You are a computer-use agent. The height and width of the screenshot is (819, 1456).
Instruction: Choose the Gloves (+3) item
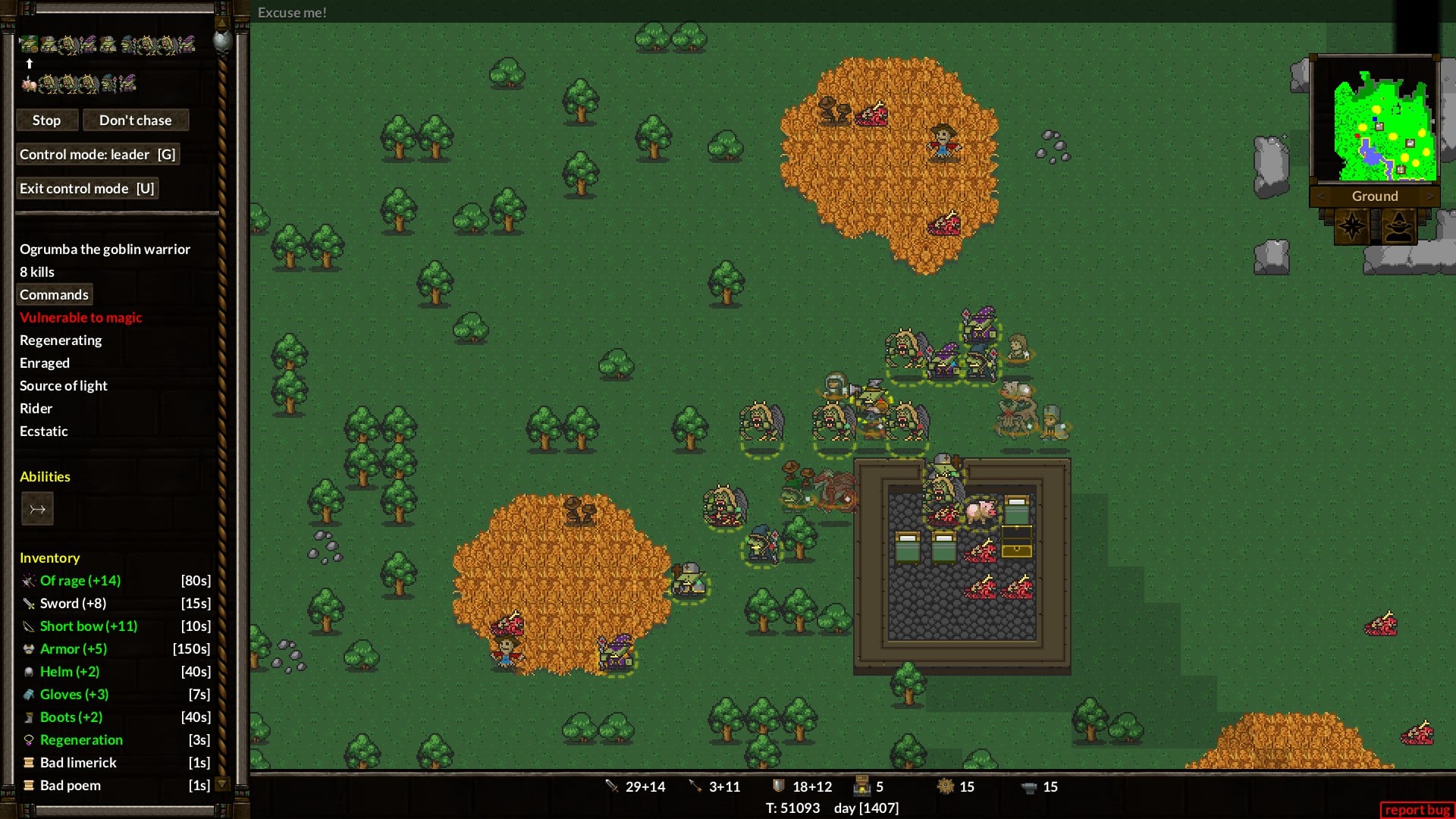tap(74, 695)
